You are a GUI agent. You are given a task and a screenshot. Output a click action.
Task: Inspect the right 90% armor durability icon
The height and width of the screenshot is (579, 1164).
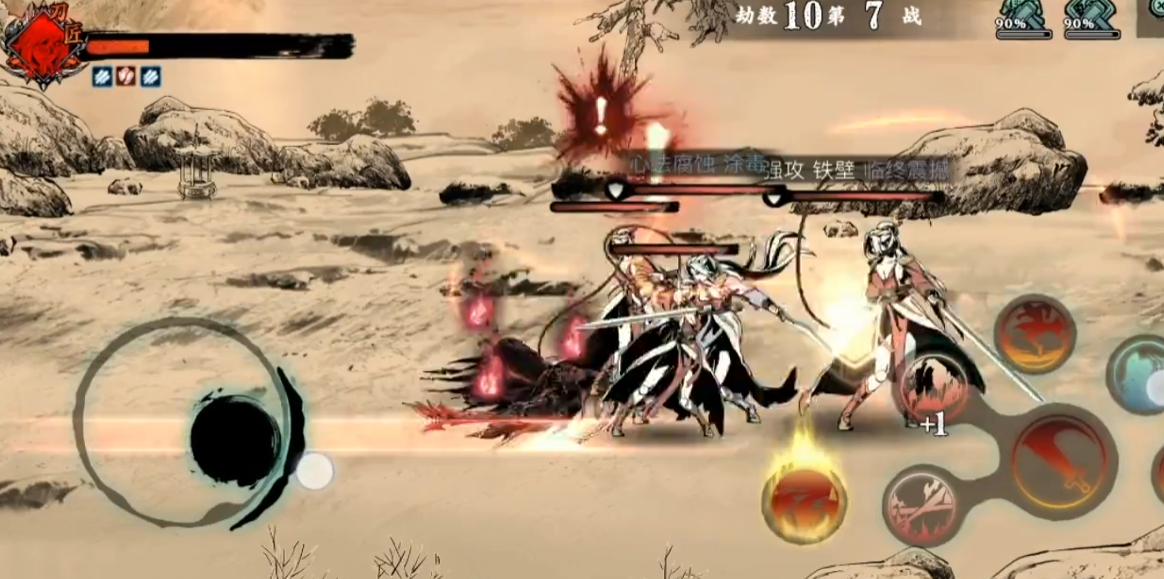[1091, 18]
